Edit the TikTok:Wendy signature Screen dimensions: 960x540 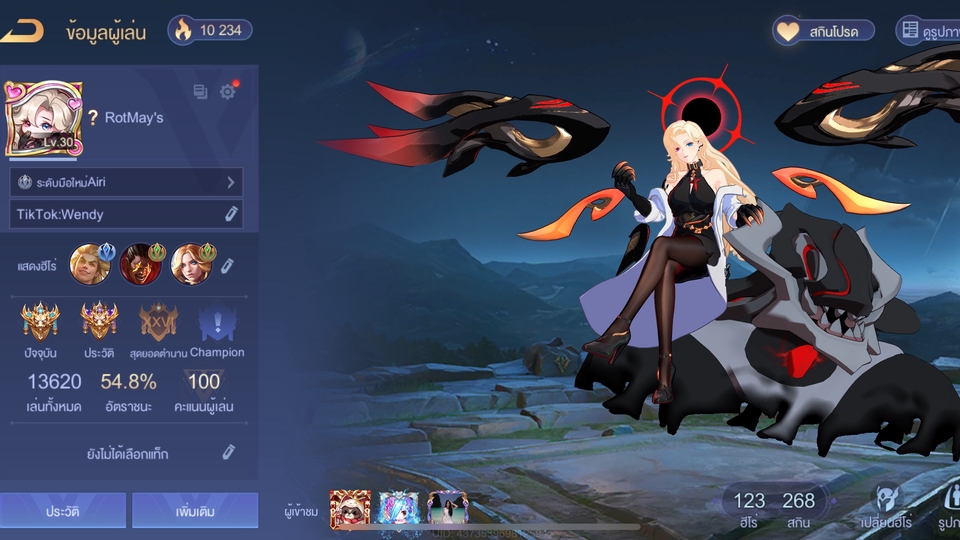[x=230, y=214]
